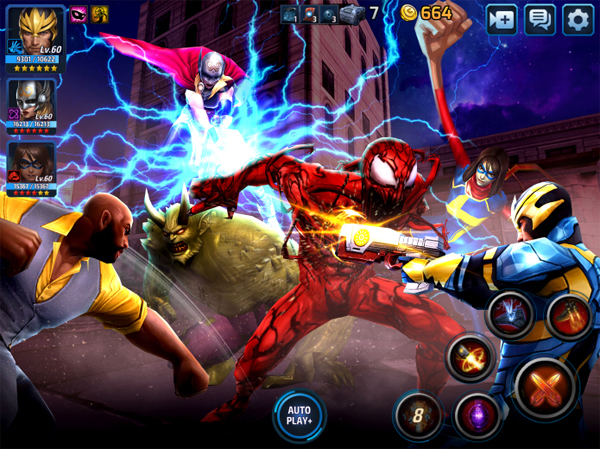Image resolution: width=600 pixels, height=449 pixels.
Task: Select the skill showing cooldown 8
Action: click(x=418, y=415)
